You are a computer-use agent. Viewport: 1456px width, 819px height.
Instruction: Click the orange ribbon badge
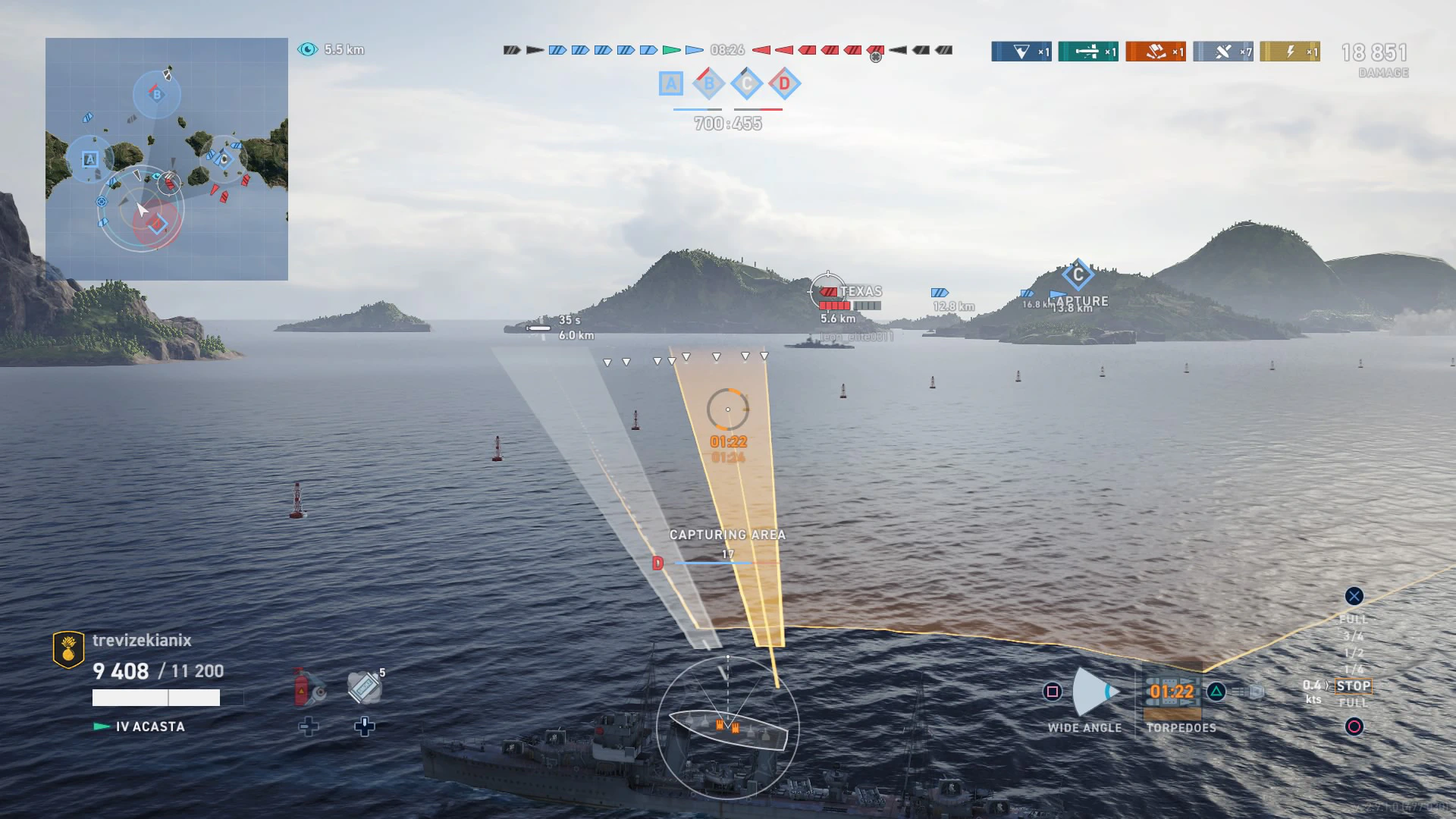point(1155,52)
